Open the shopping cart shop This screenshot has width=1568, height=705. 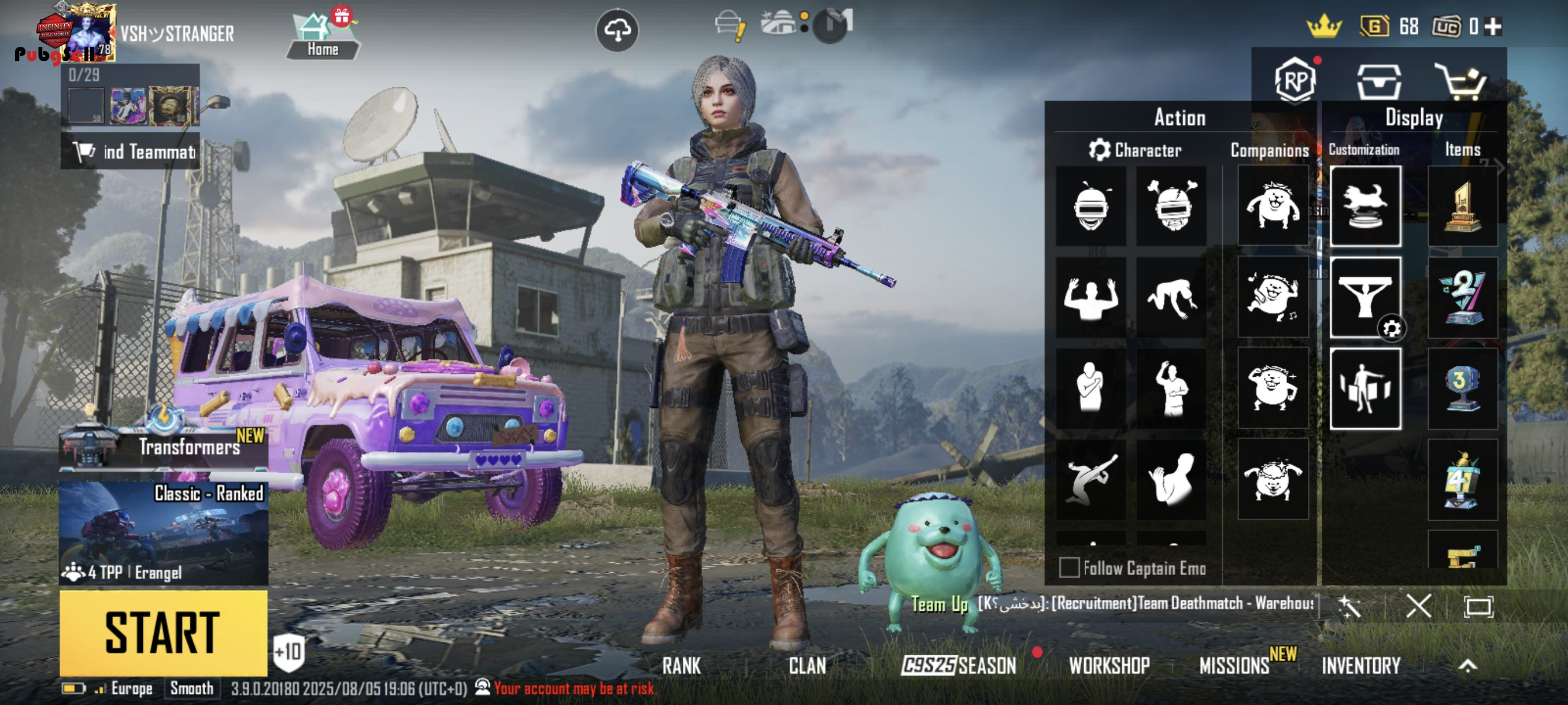1461,81
